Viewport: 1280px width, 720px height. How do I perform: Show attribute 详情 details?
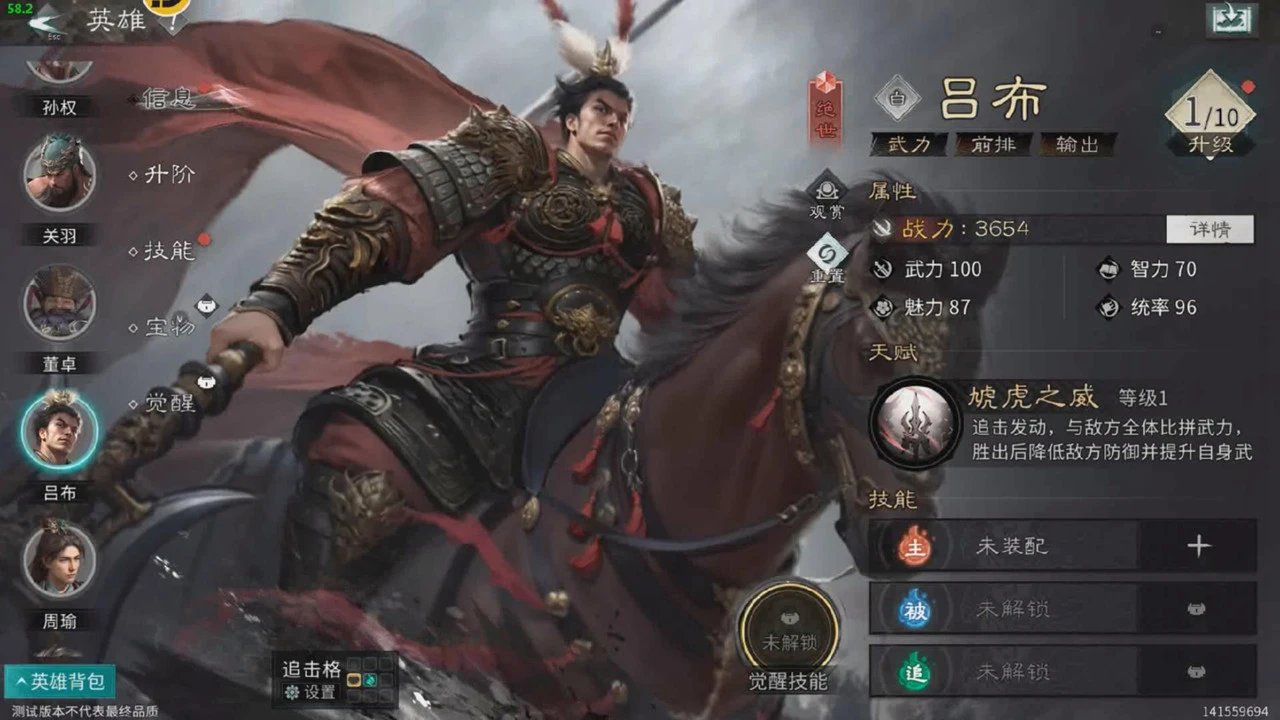pyautogui.click(x=1209, y=229)
